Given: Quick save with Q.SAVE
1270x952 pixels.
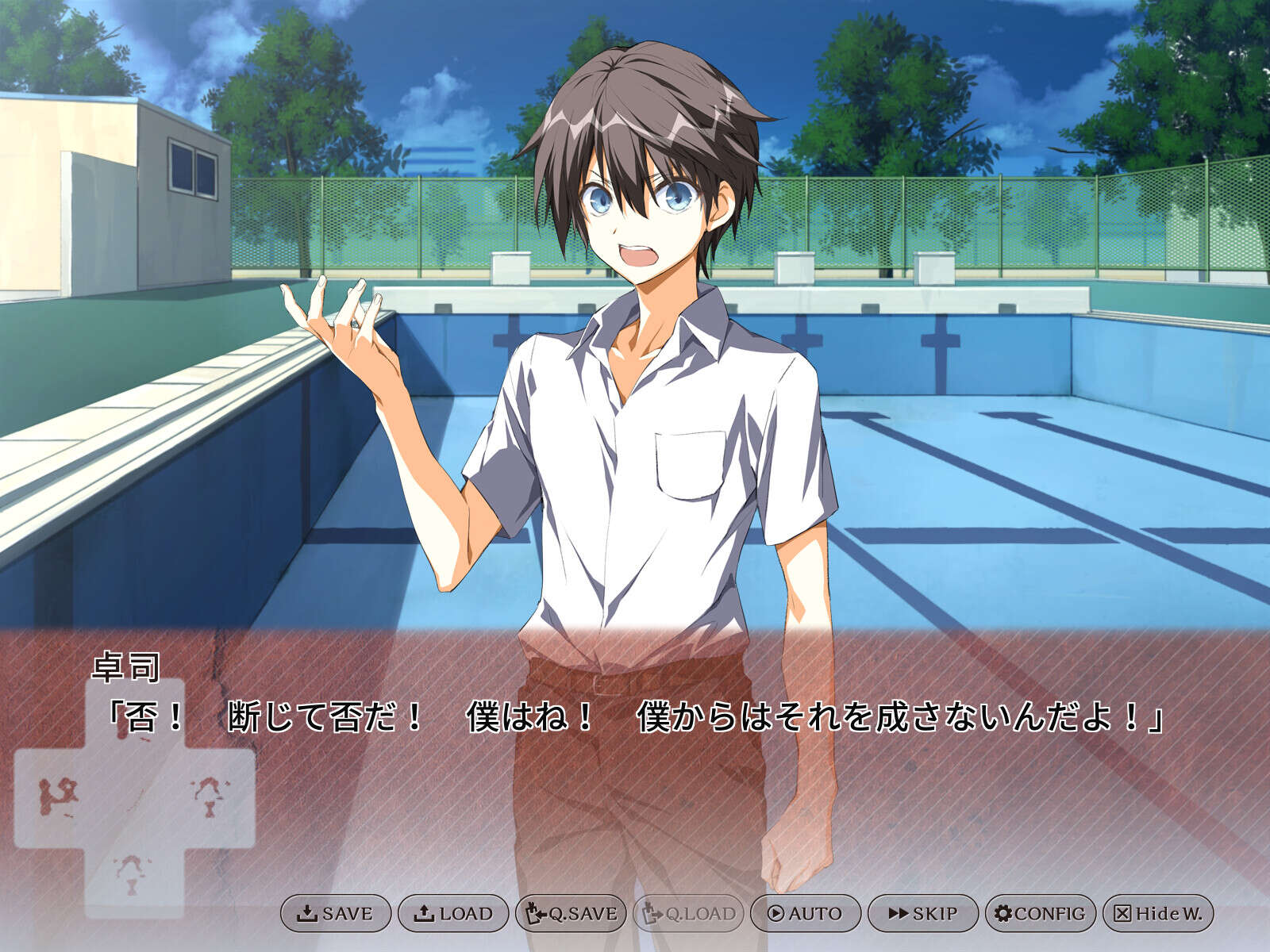Looking at the screenshot, I should [570, 913].
